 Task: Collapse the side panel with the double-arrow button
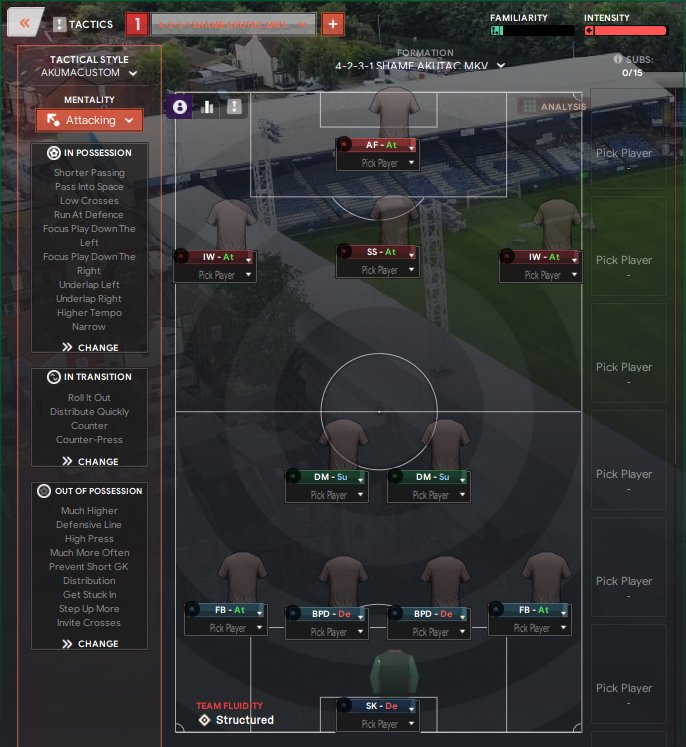(x=26, y=22)
